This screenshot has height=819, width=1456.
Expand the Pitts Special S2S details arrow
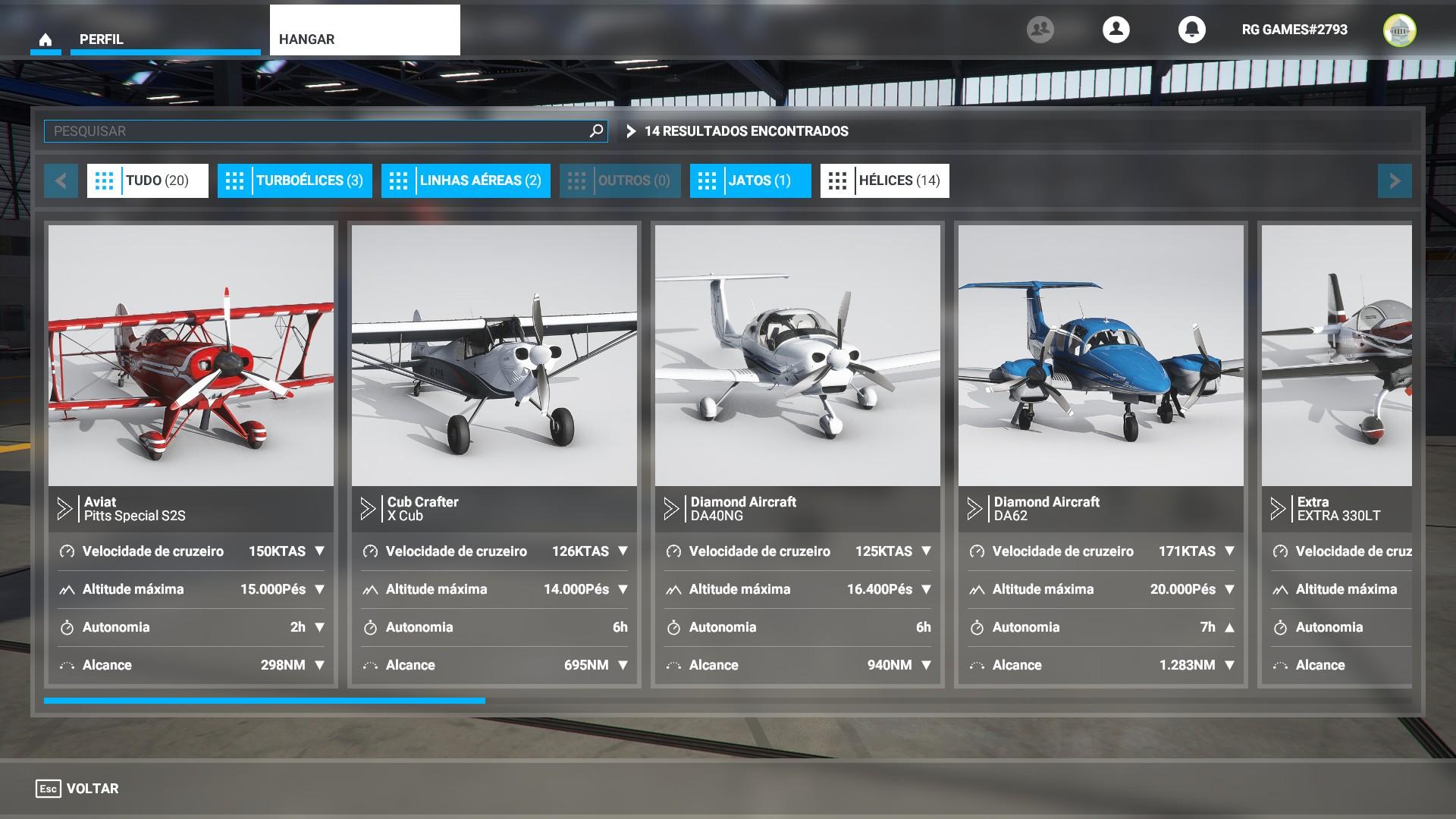[64, 509]
